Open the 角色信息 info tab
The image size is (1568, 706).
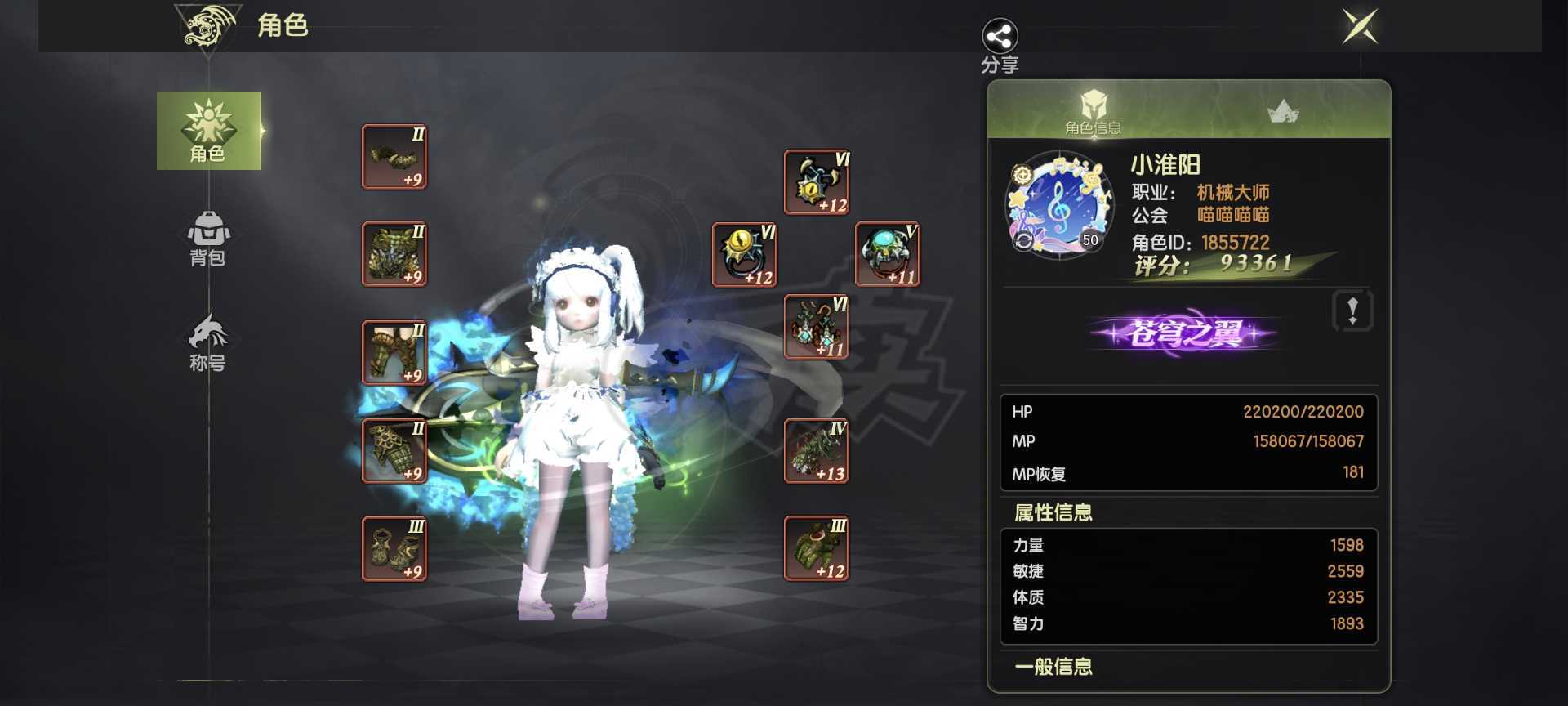pyautogui.click(x=1093, y=111)
